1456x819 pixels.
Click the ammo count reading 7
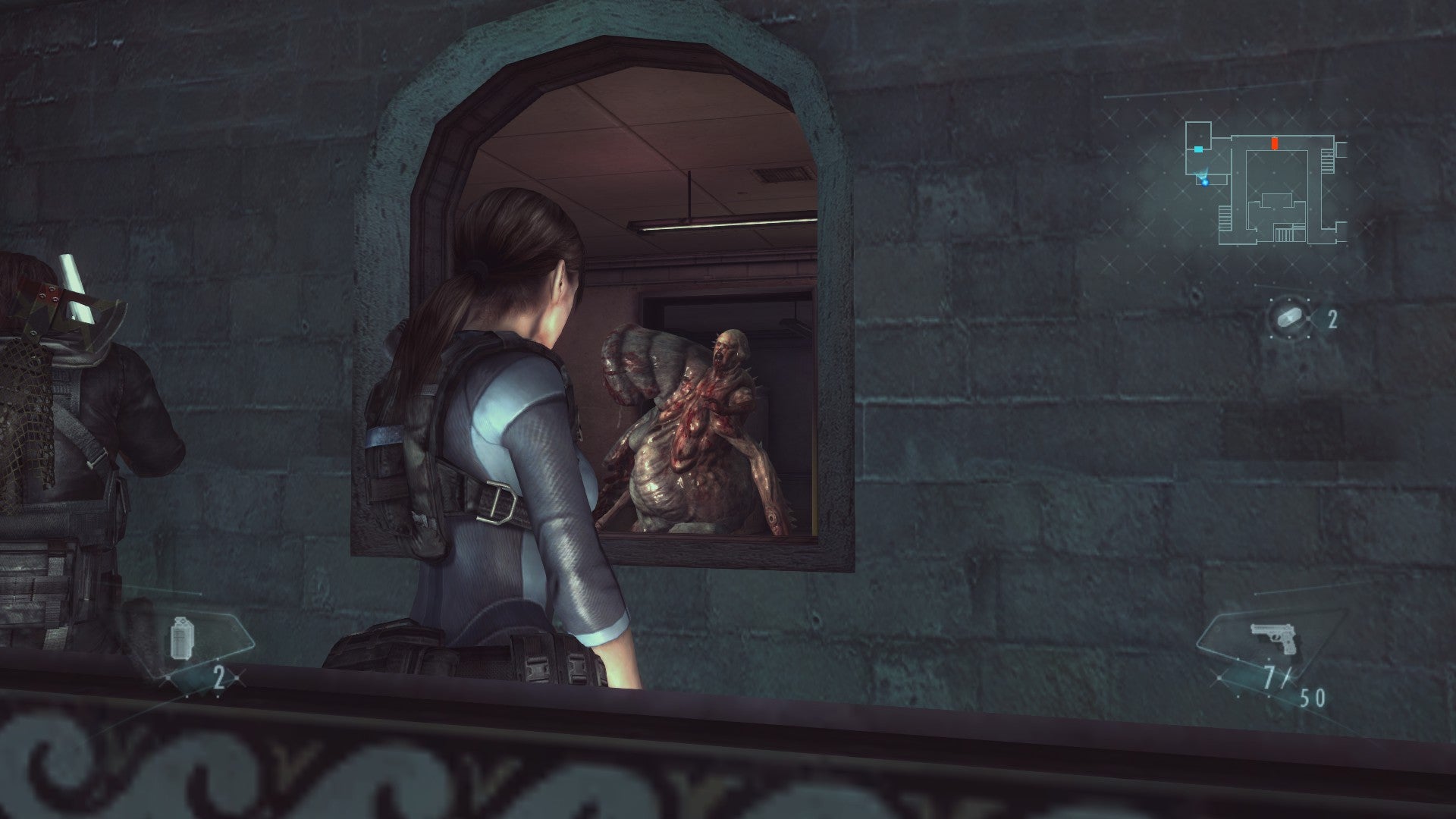coord(1271,678)
